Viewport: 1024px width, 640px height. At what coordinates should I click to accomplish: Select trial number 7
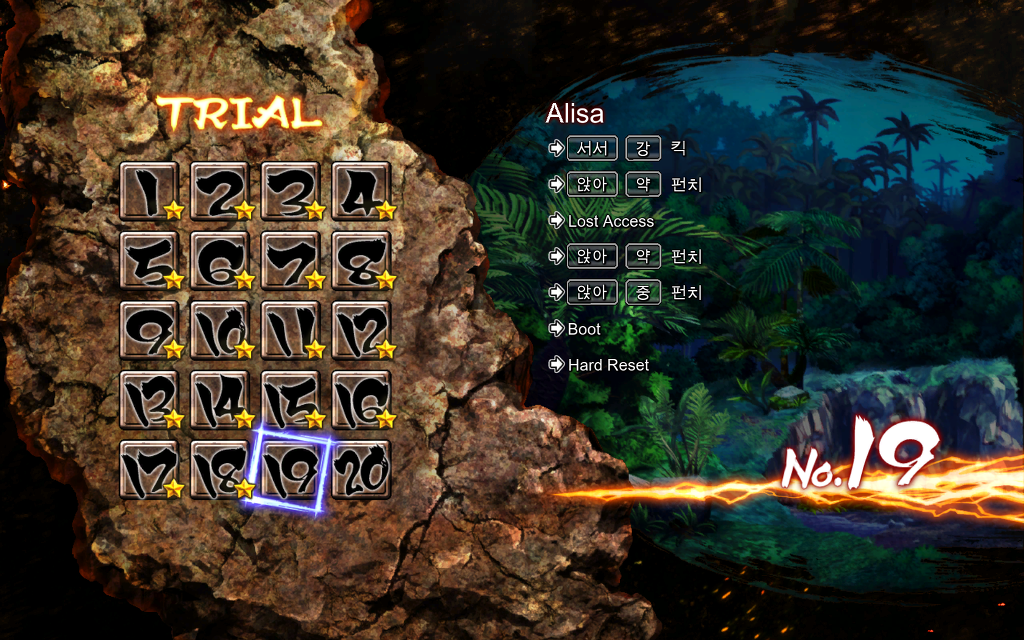(291, 261)
